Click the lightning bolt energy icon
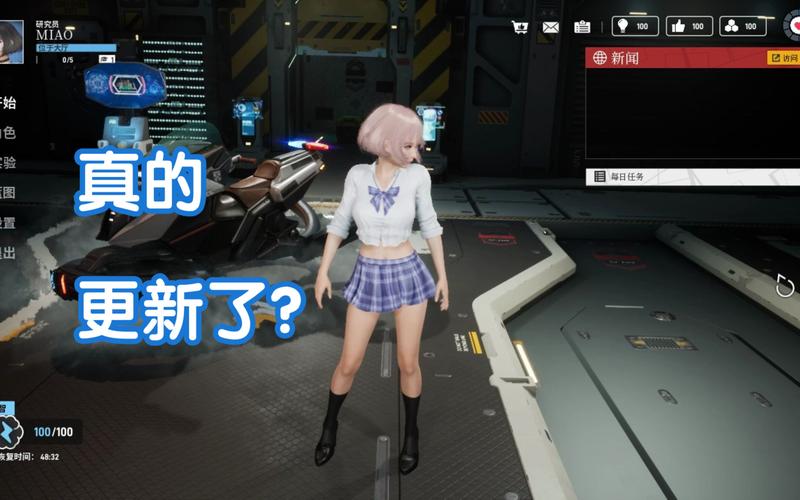 [9, 432]
